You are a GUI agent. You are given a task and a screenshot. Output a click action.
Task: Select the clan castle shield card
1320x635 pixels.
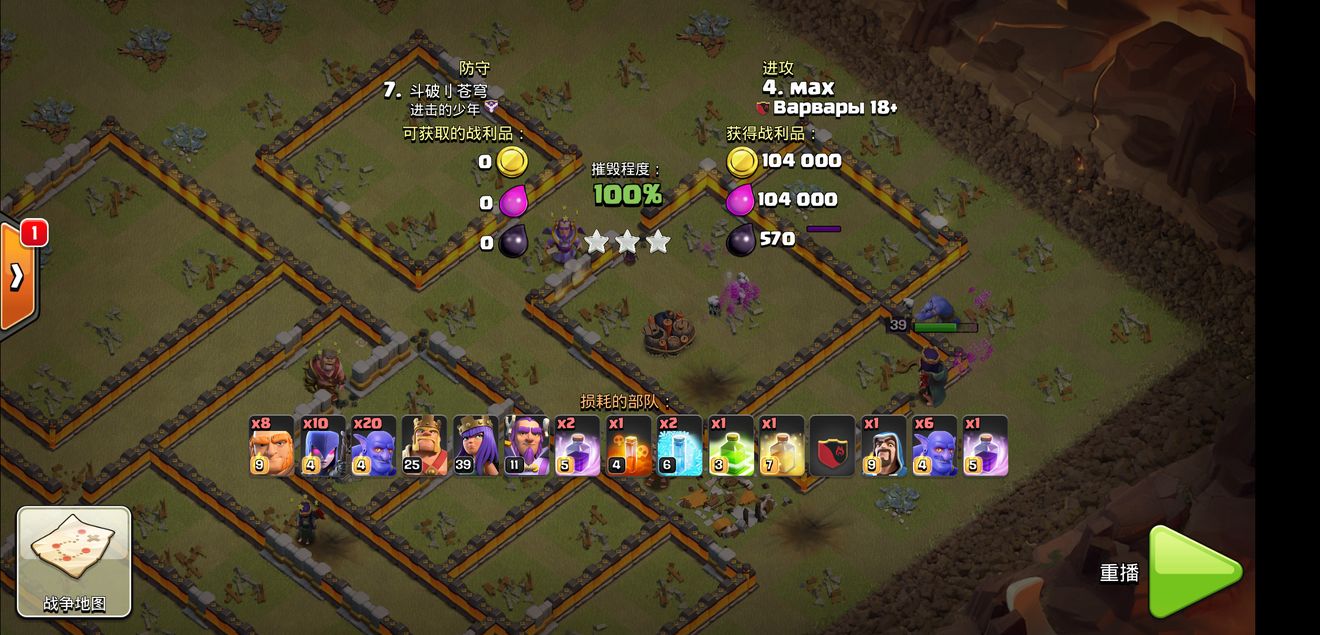point(832,446)
